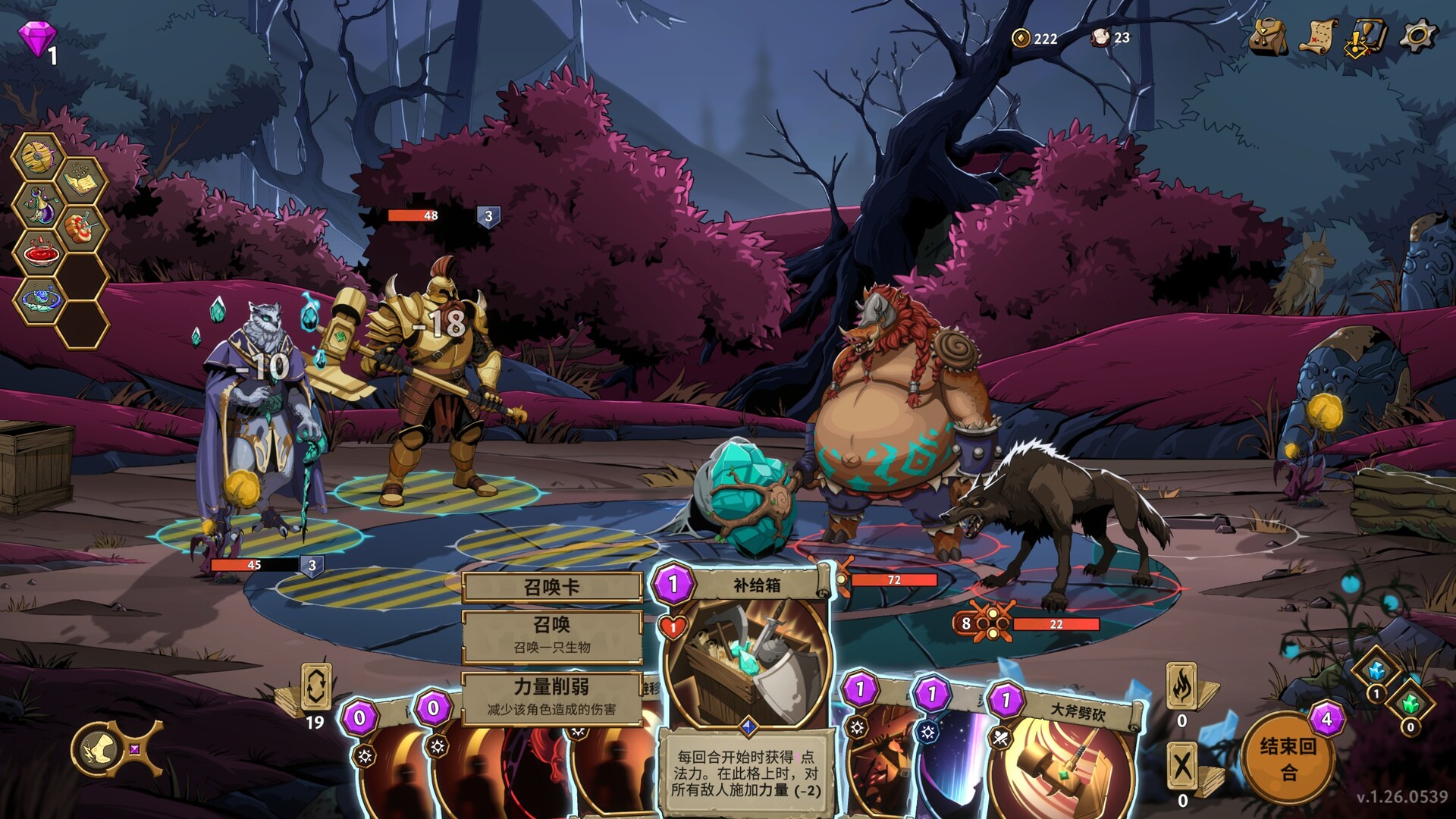The image size is (1456, 819).
Task: Inspect the red blood bowl relic
Action: 38,253
